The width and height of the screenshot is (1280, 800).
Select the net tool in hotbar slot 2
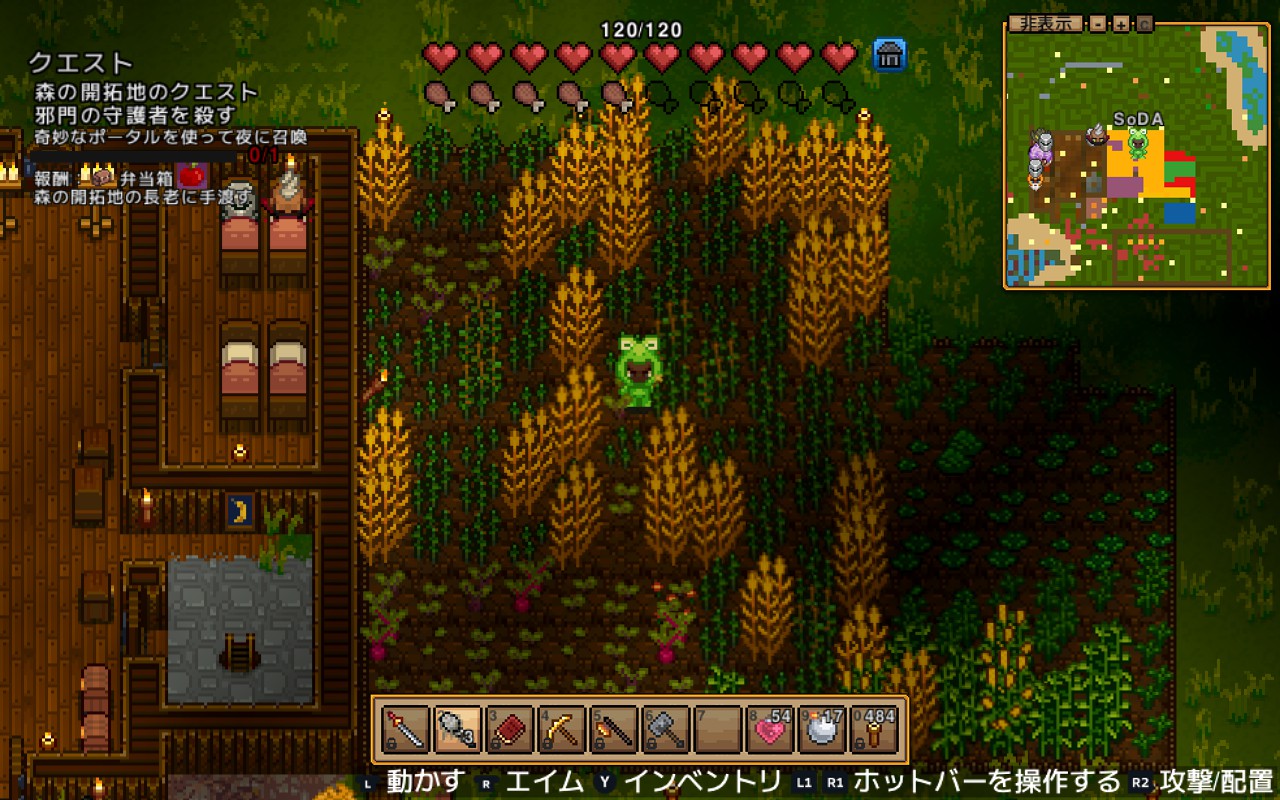click(x=458, y=730)
